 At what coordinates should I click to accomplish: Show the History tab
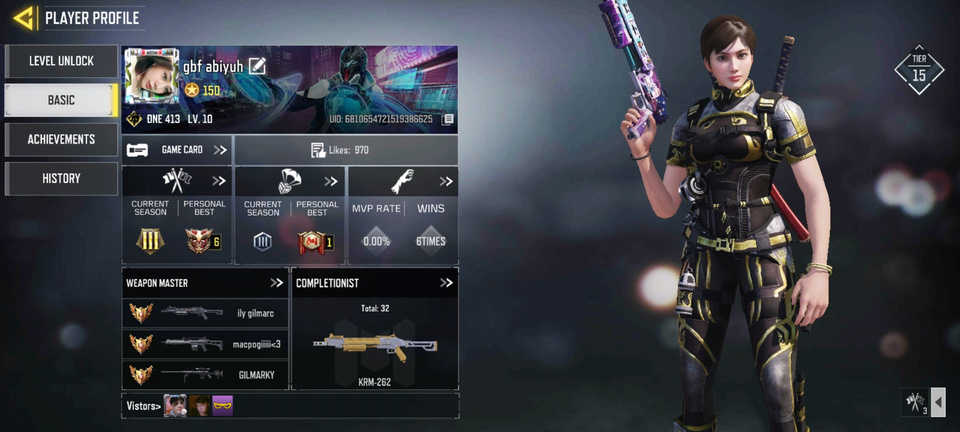click(61, 178)
